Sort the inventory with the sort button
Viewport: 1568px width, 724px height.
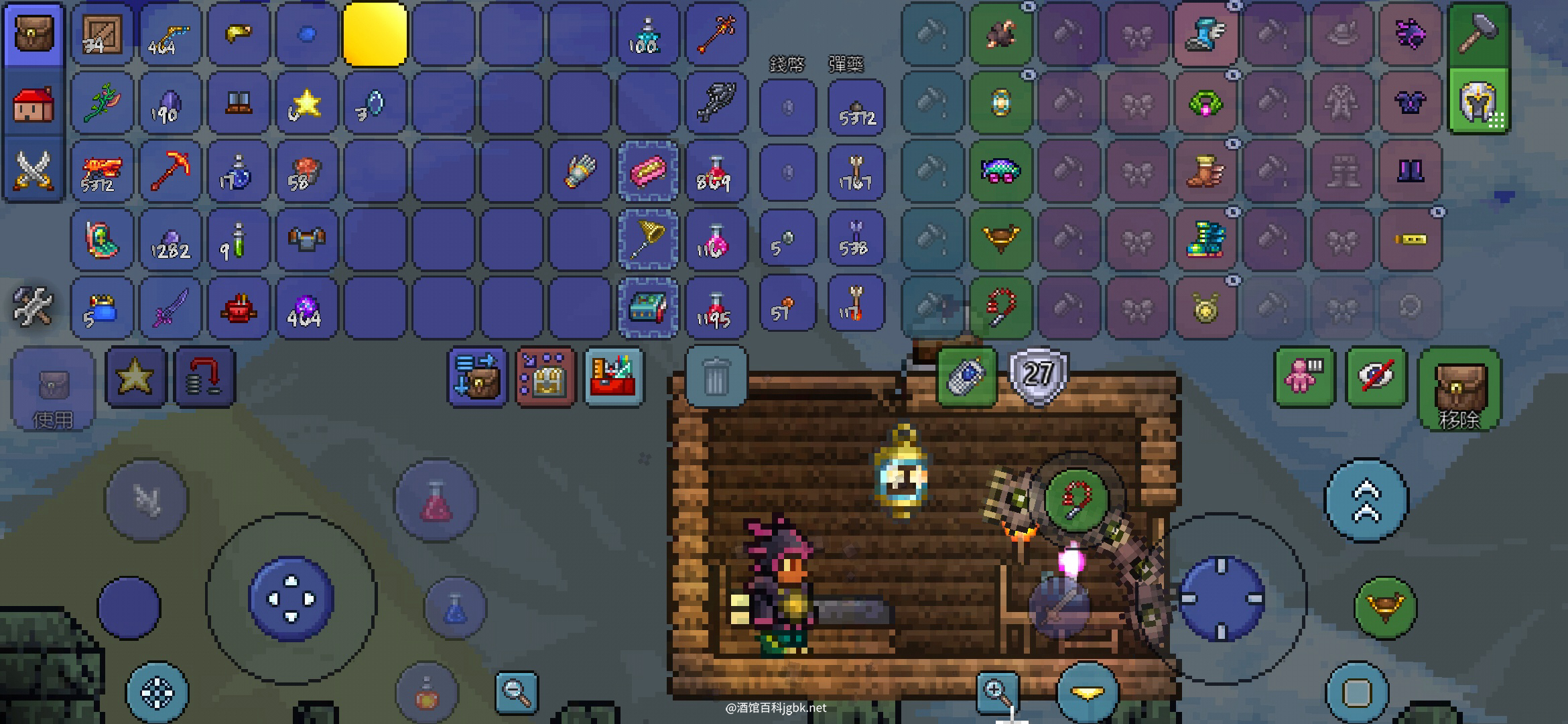[x=477, y=377]
